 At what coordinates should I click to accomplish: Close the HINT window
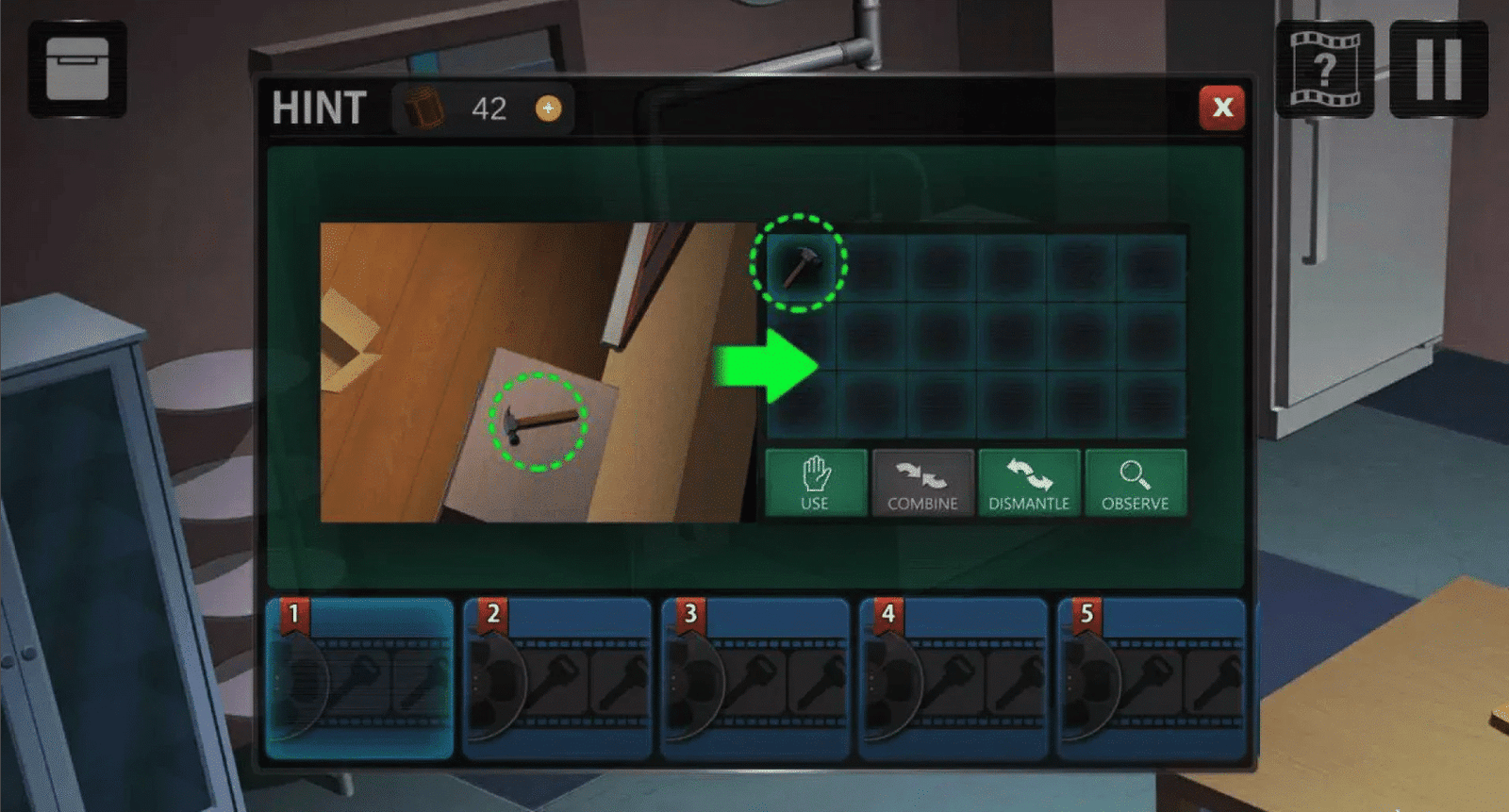coord(1223,108)
